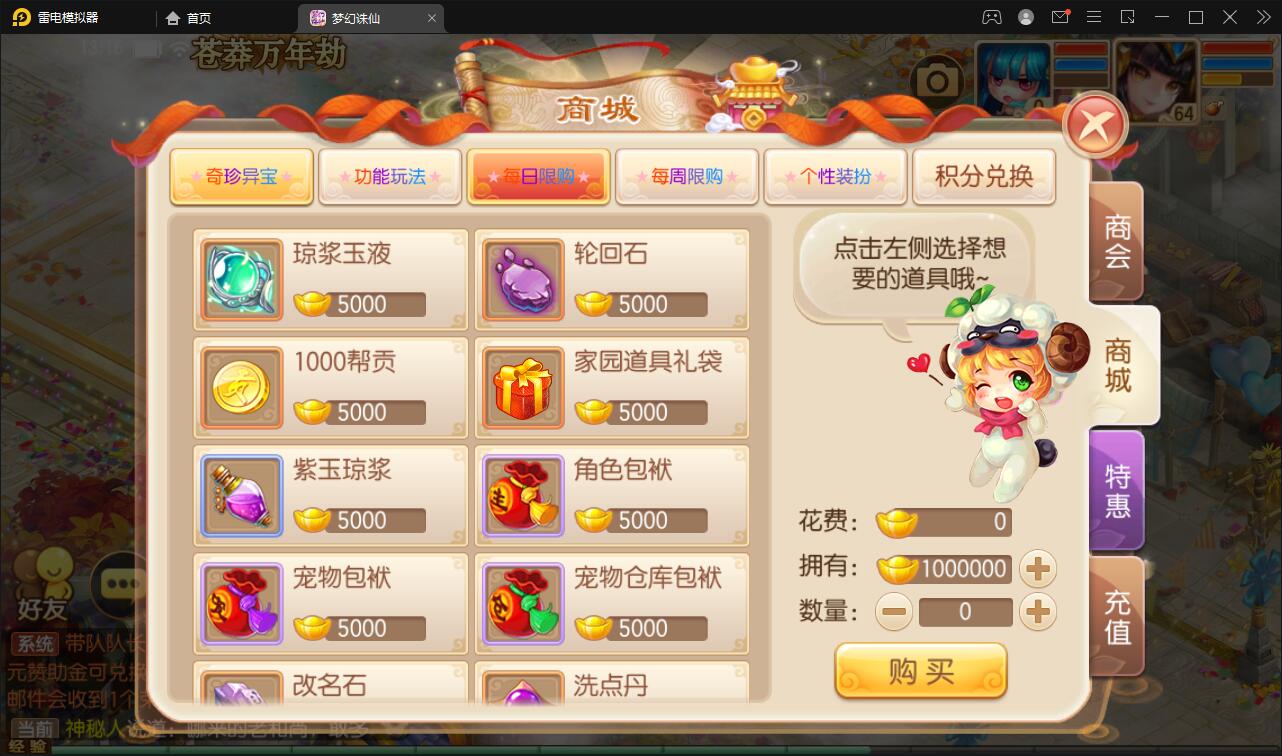Select the 轮回石 item icon
Viewport: 1282px width, 756px height.
[x=522, y=278]
